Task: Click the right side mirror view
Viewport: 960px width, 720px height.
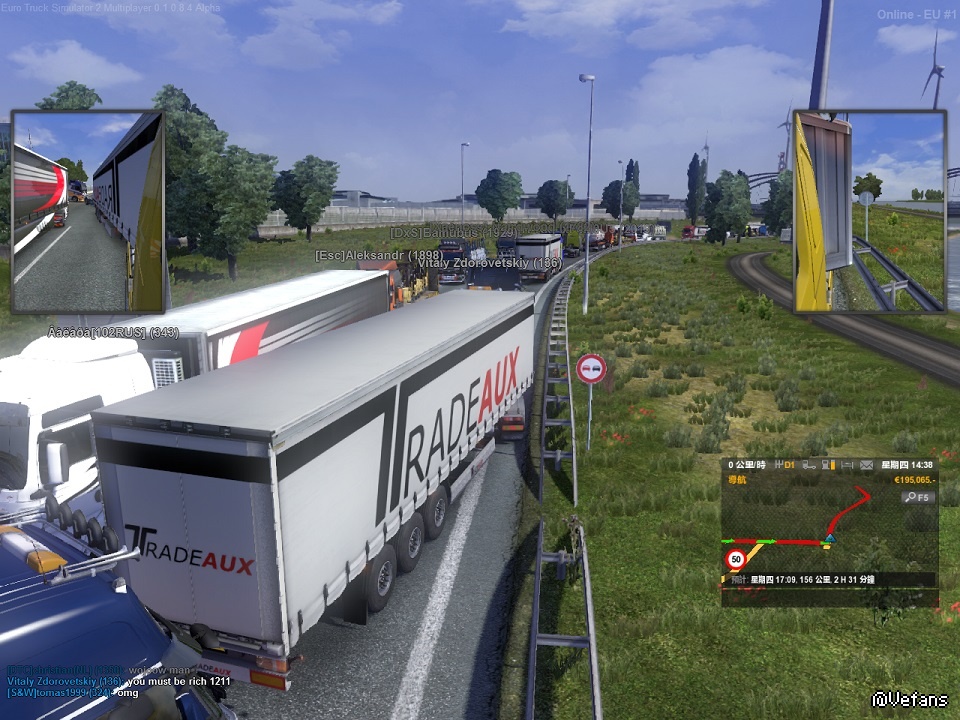Action: tap(869, 211)
